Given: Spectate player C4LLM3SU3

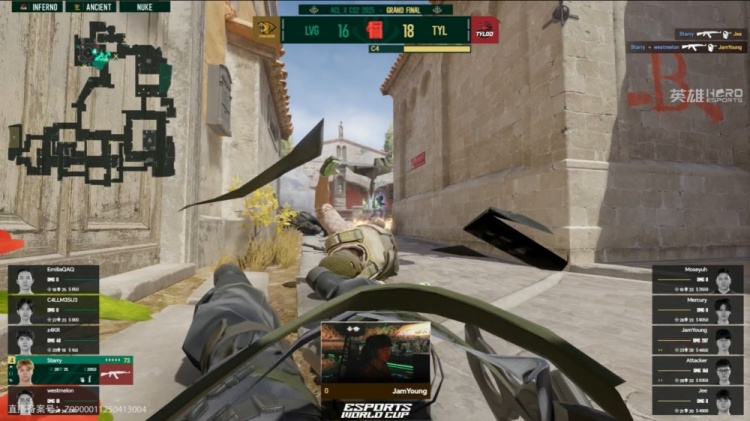Looking at the screenshot, I should point(53,310).
